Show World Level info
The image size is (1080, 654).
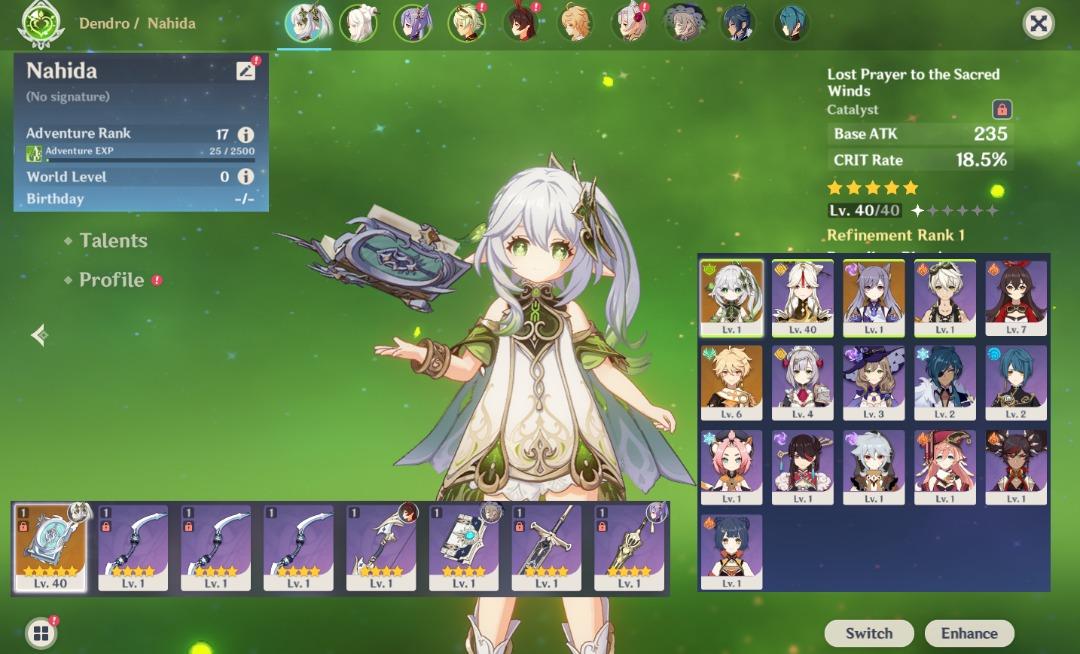(x=245, y=177)
